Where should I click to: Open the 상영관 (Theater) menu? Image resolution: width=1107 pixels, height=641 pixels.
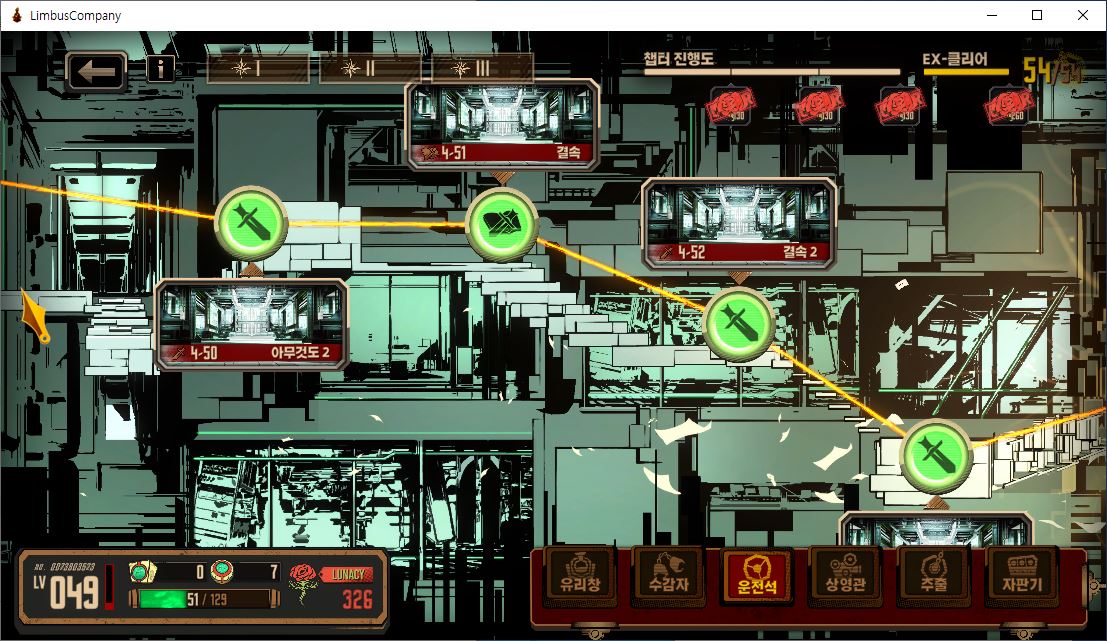click(x=846, y=575)
